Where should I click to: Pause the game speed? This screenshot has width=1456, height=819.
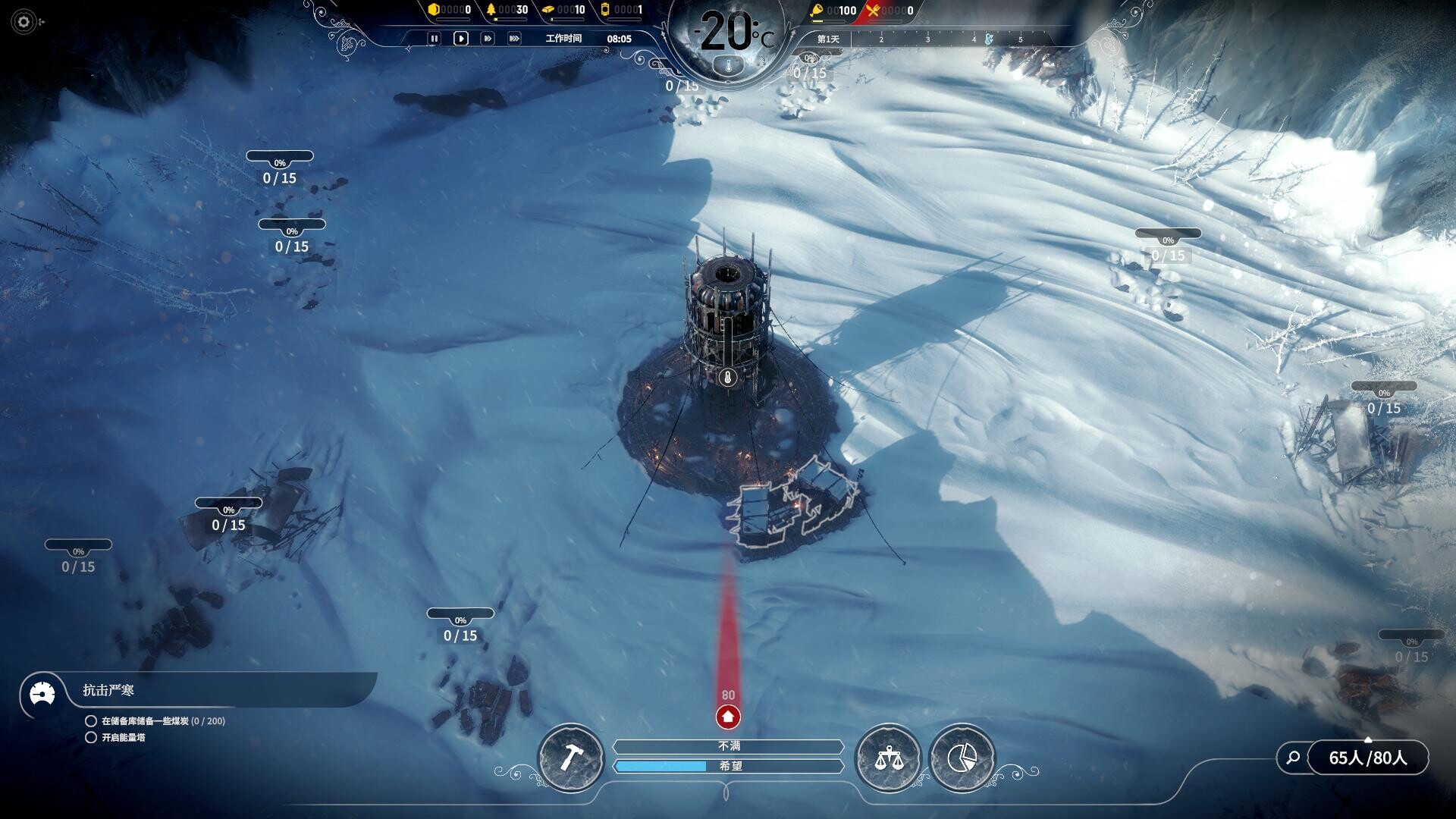click(434, 39)
